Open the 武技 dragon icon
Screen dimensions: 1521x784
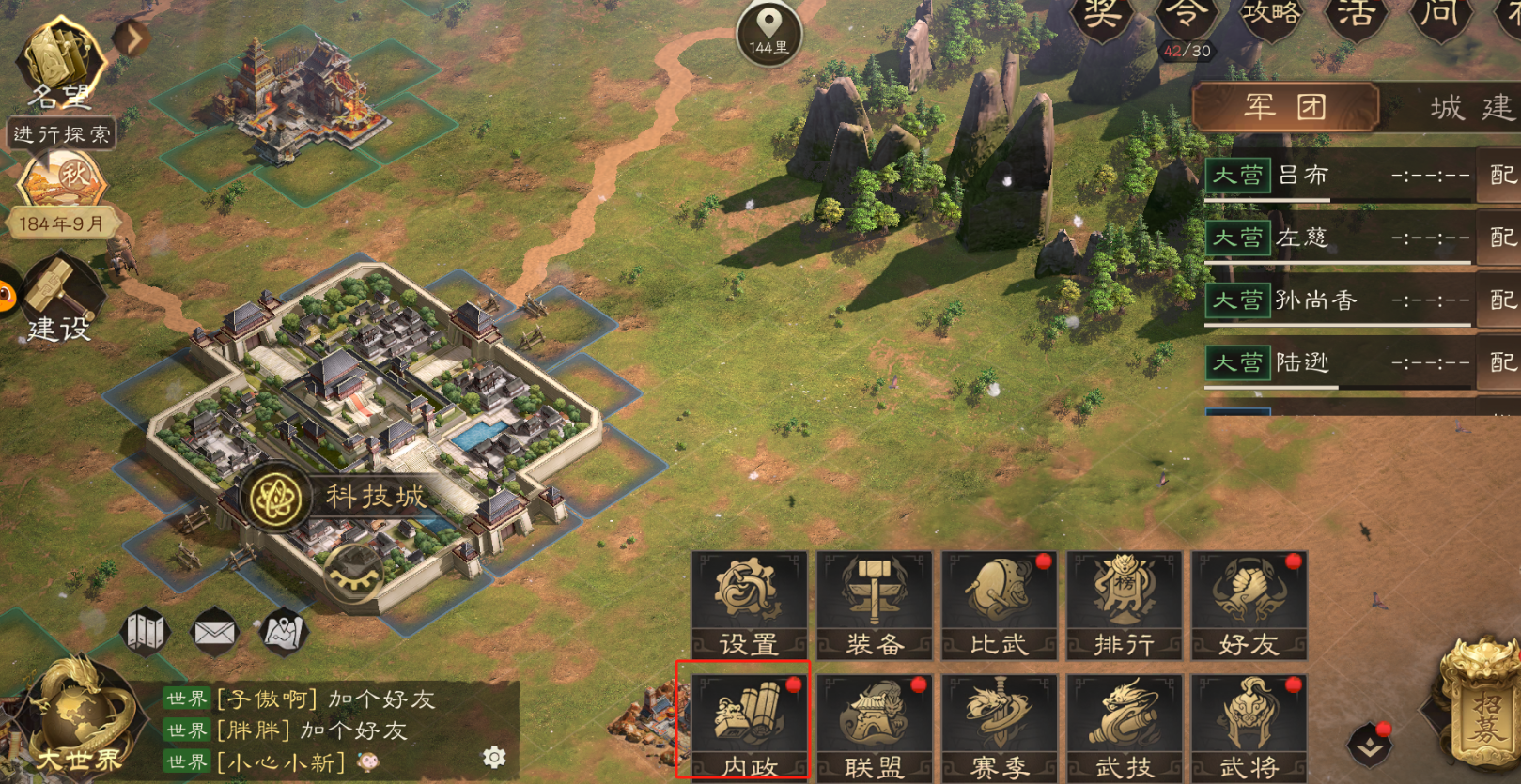[x=1124, y=723]
